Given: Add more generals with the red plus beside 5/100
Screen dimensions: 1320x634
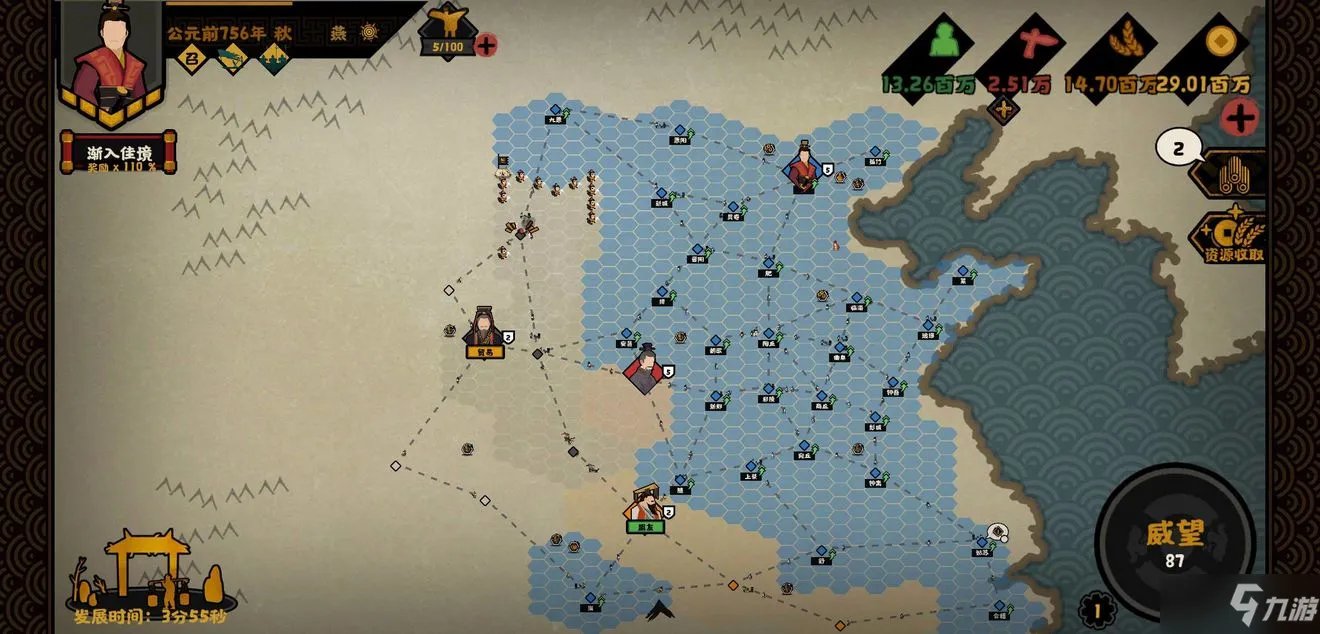Looking at the screenshot, I should click(486, 45).
